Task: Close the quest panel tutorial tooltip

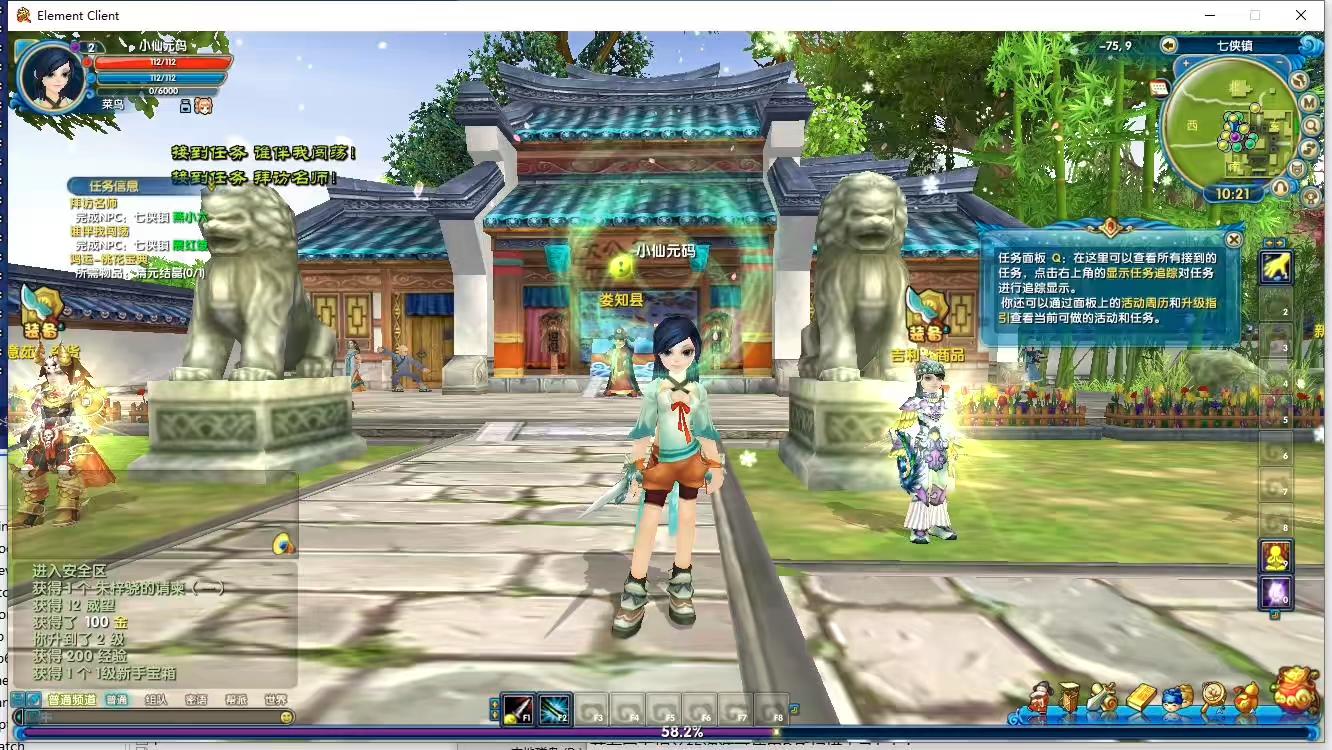Action: pyautogui.click(x=1233, y=240)
